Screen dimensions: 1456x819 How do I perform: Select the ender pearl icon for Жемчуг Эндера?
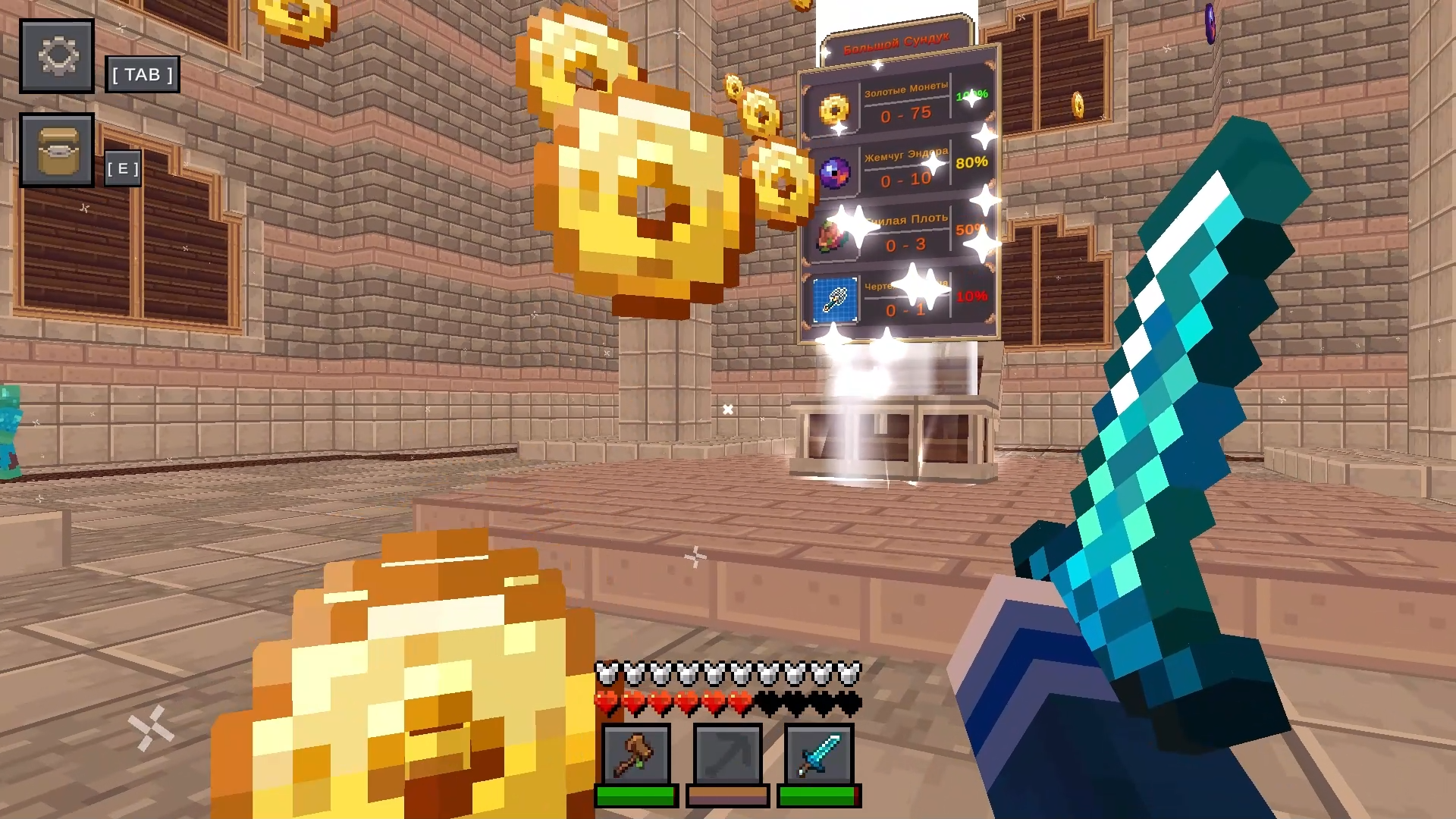pyautogui.click(x=834, y=171)
